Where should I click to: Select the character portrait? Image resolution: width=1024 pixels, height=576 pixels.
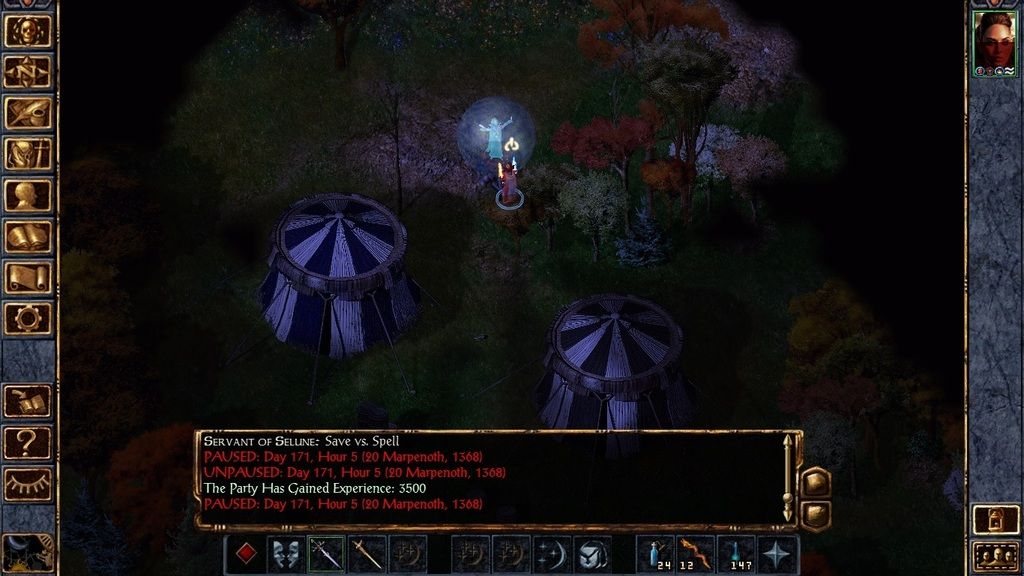995,43
